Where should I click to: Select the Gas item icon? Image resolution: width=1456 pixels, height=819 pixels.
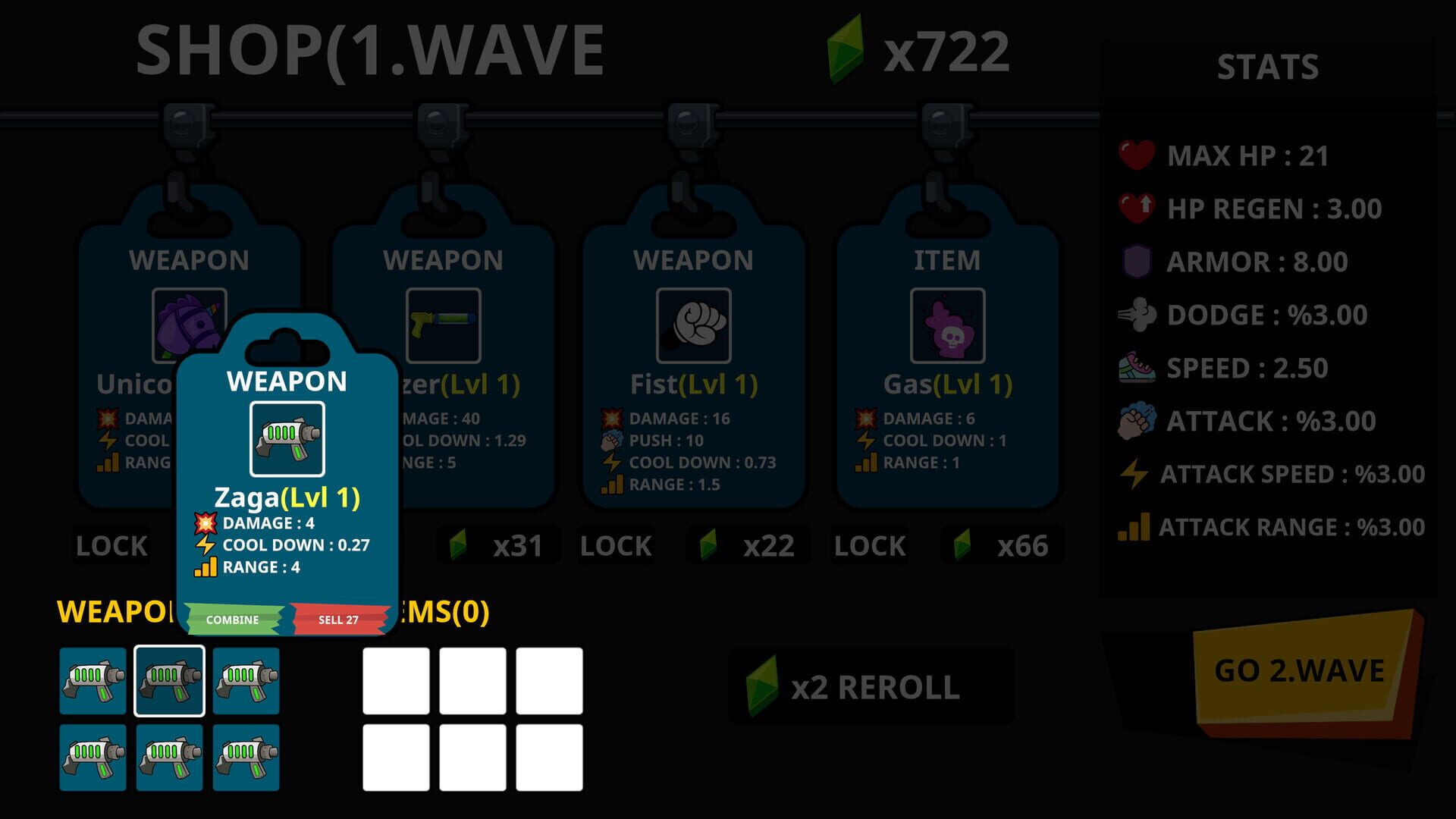(948, 326)
